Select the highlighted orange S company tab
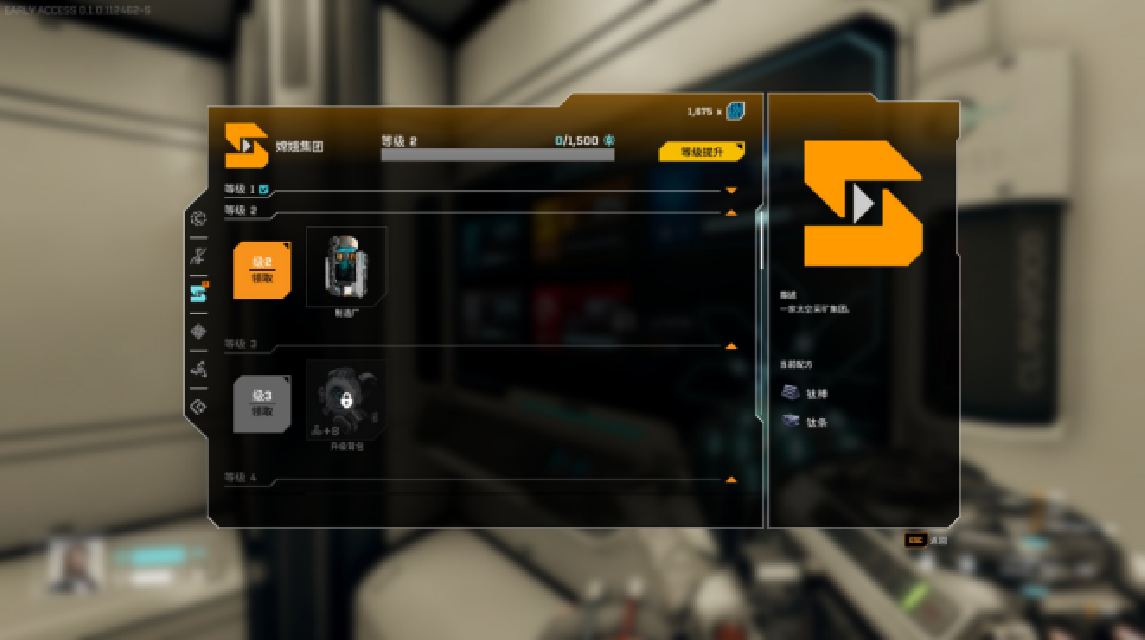 coord(198,293)
